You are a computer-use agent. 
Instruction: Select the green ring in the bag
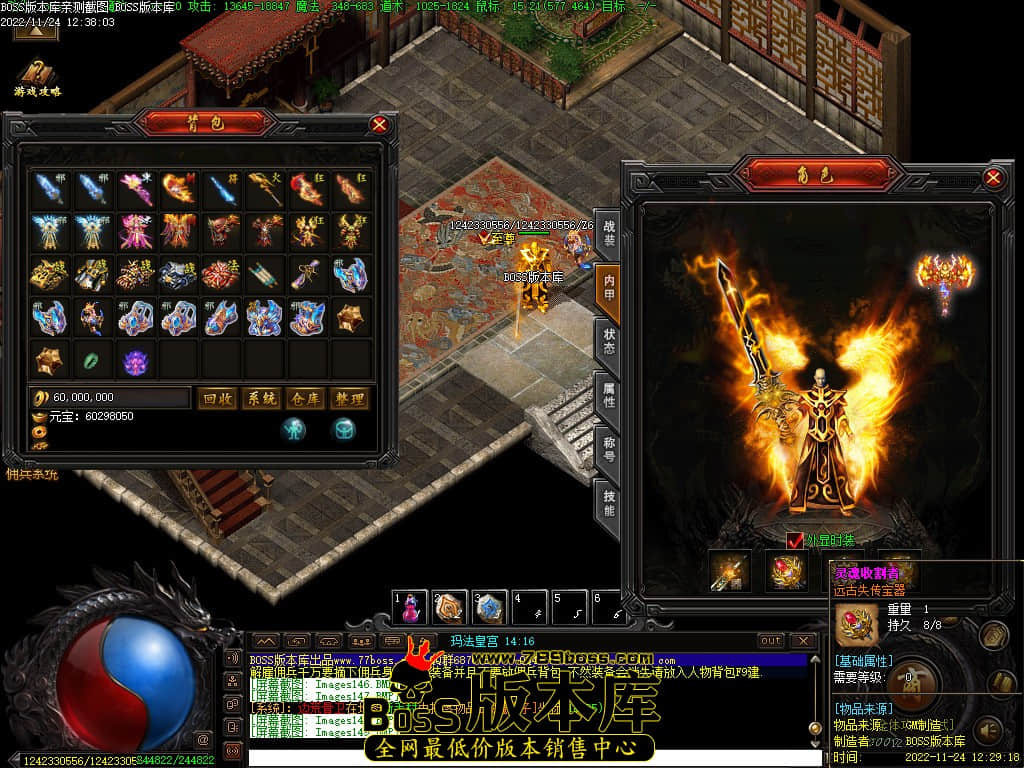tap(92, 358)
